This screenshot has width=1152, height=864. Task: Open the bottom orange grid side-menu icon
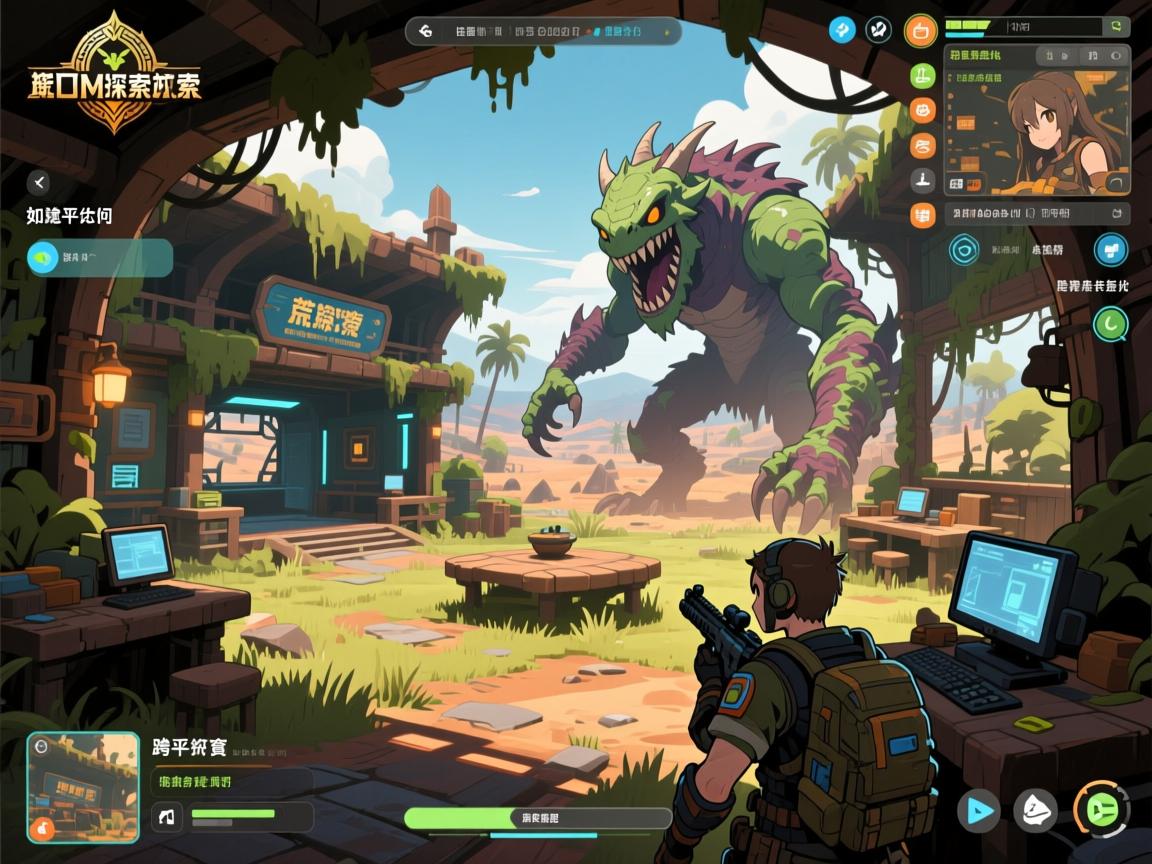923,215
